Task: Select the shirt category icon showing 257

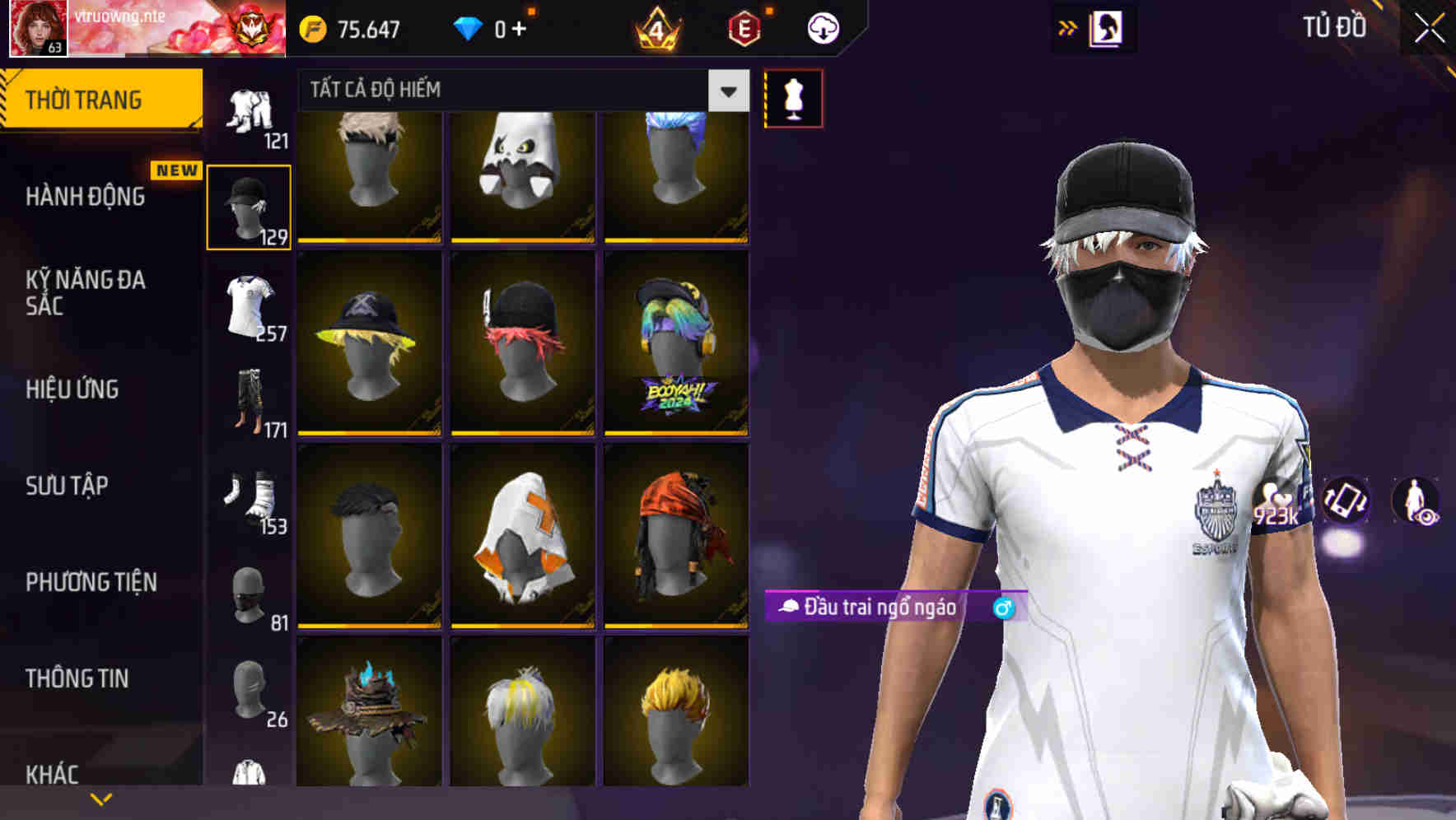Action: 250,309
